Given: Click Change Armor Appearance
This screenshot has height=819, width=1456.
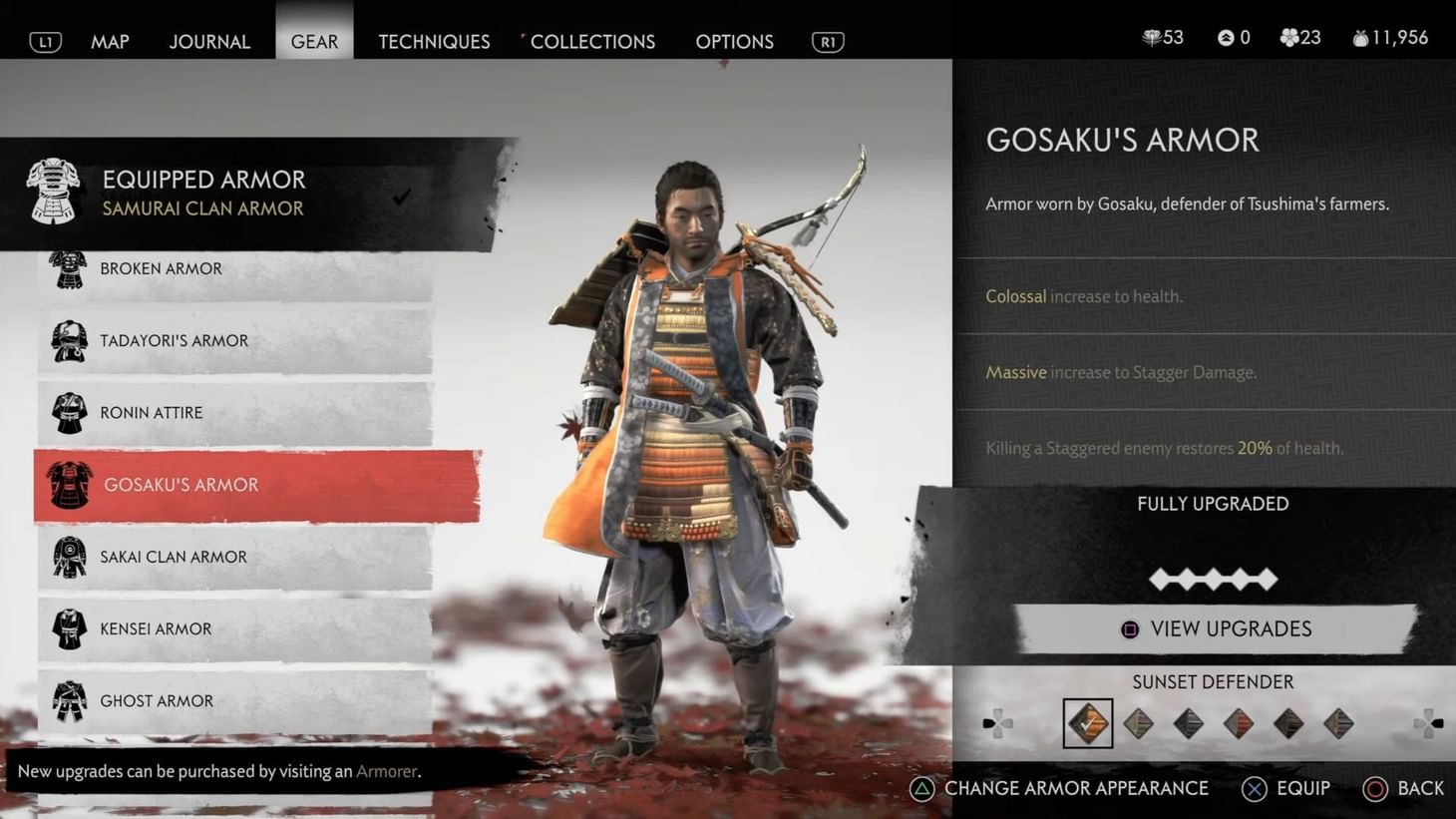Looking at the screenshot, I should [x=1058, y=788].
